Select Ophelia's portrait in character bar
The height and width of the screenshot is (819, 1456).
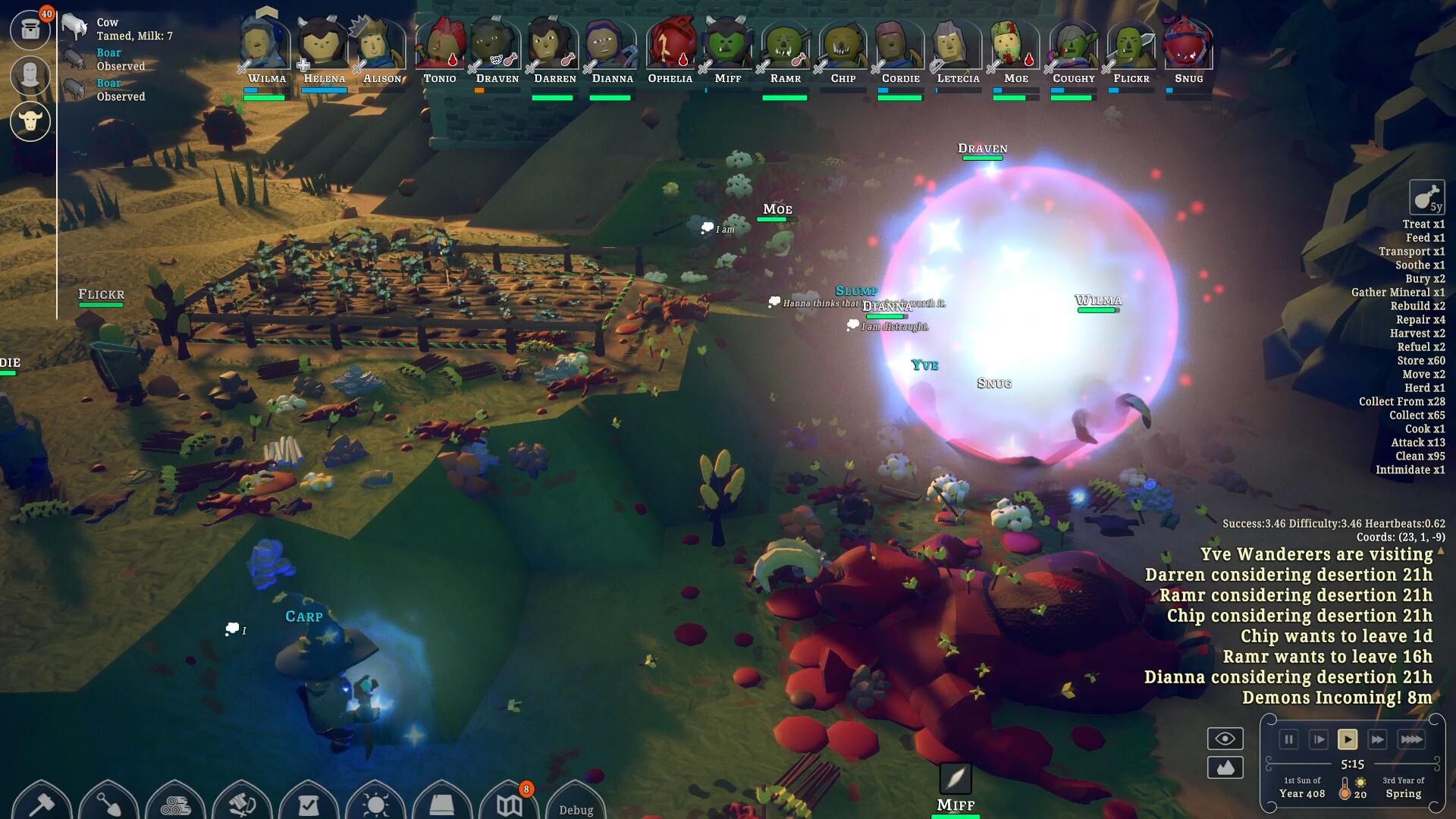(x=670, y=45)
